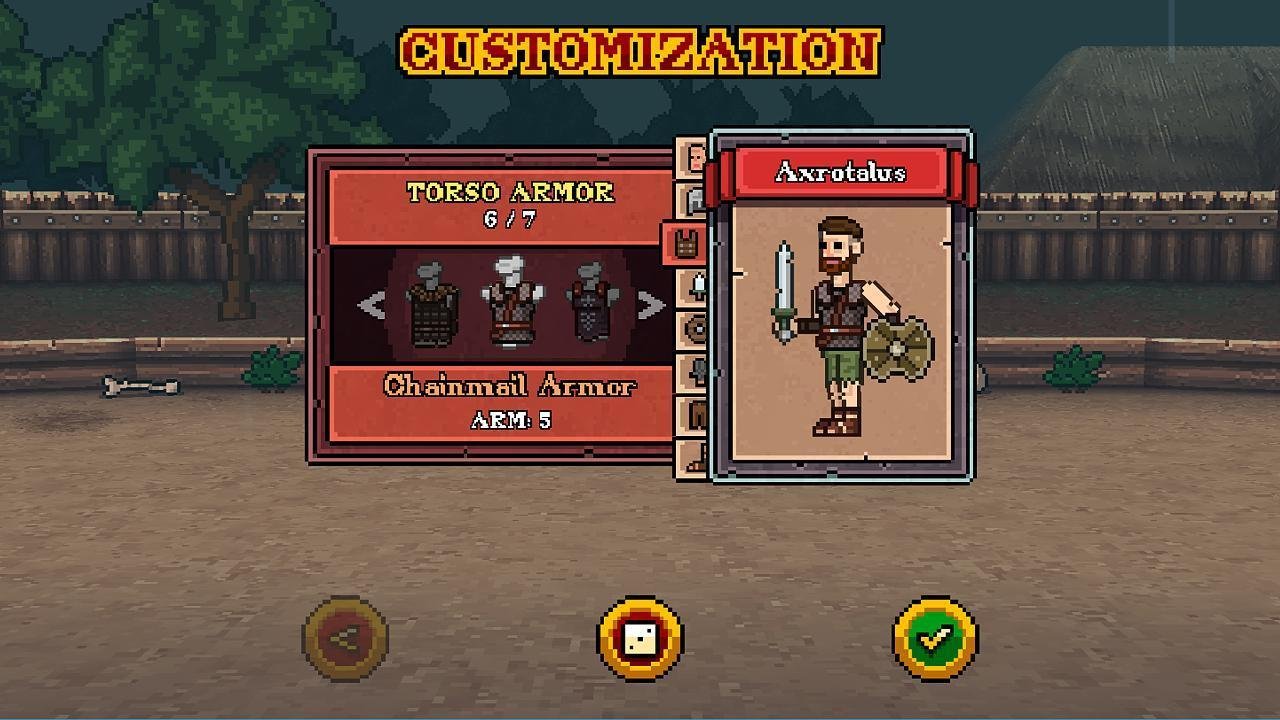
Task: Choose the dark armor thumbnail on the right
Action: [x=592, y=304]
